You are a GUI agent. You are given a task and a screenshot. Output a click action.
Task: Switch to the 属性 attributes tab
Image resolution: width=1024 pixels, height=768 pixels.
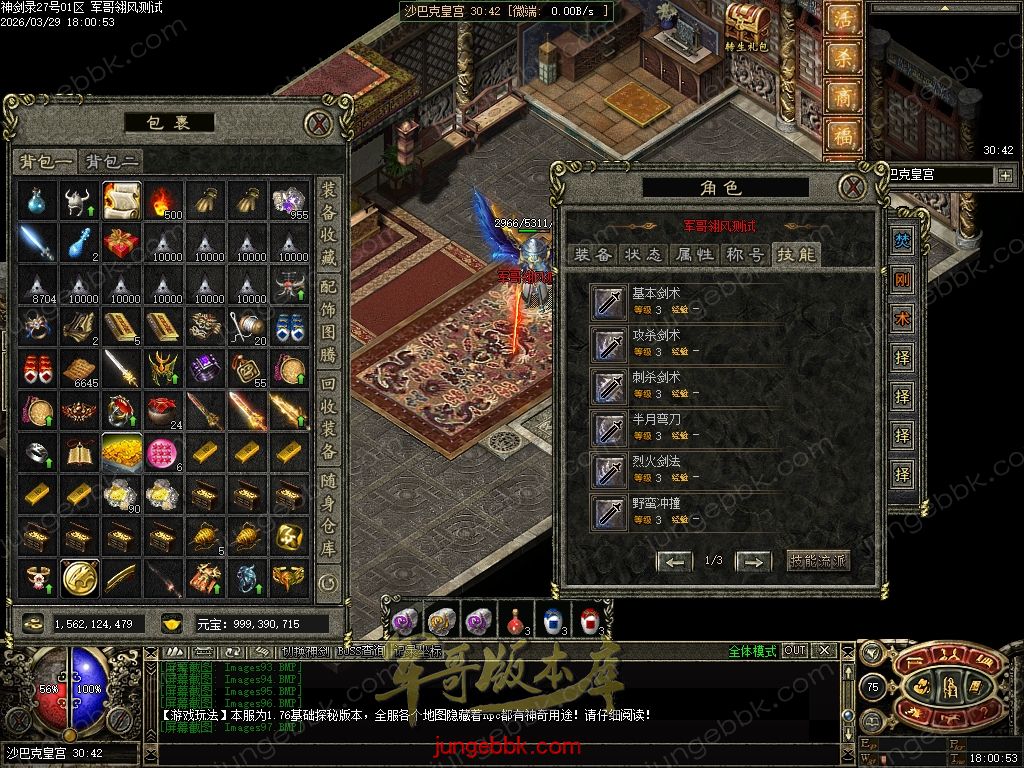[695, 254]
